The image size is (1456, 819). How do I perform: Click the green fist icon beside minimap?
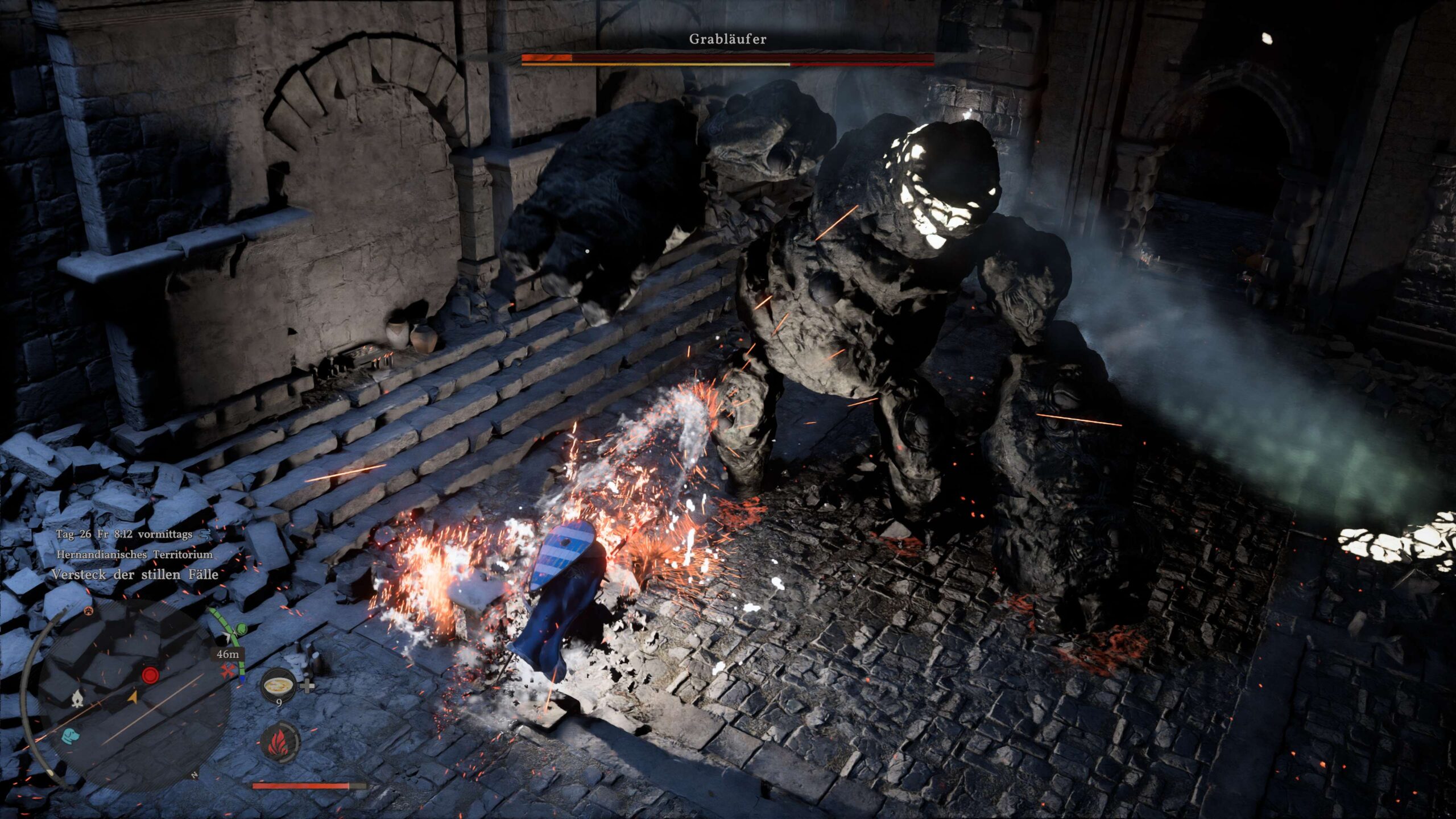tap(241, 629)
